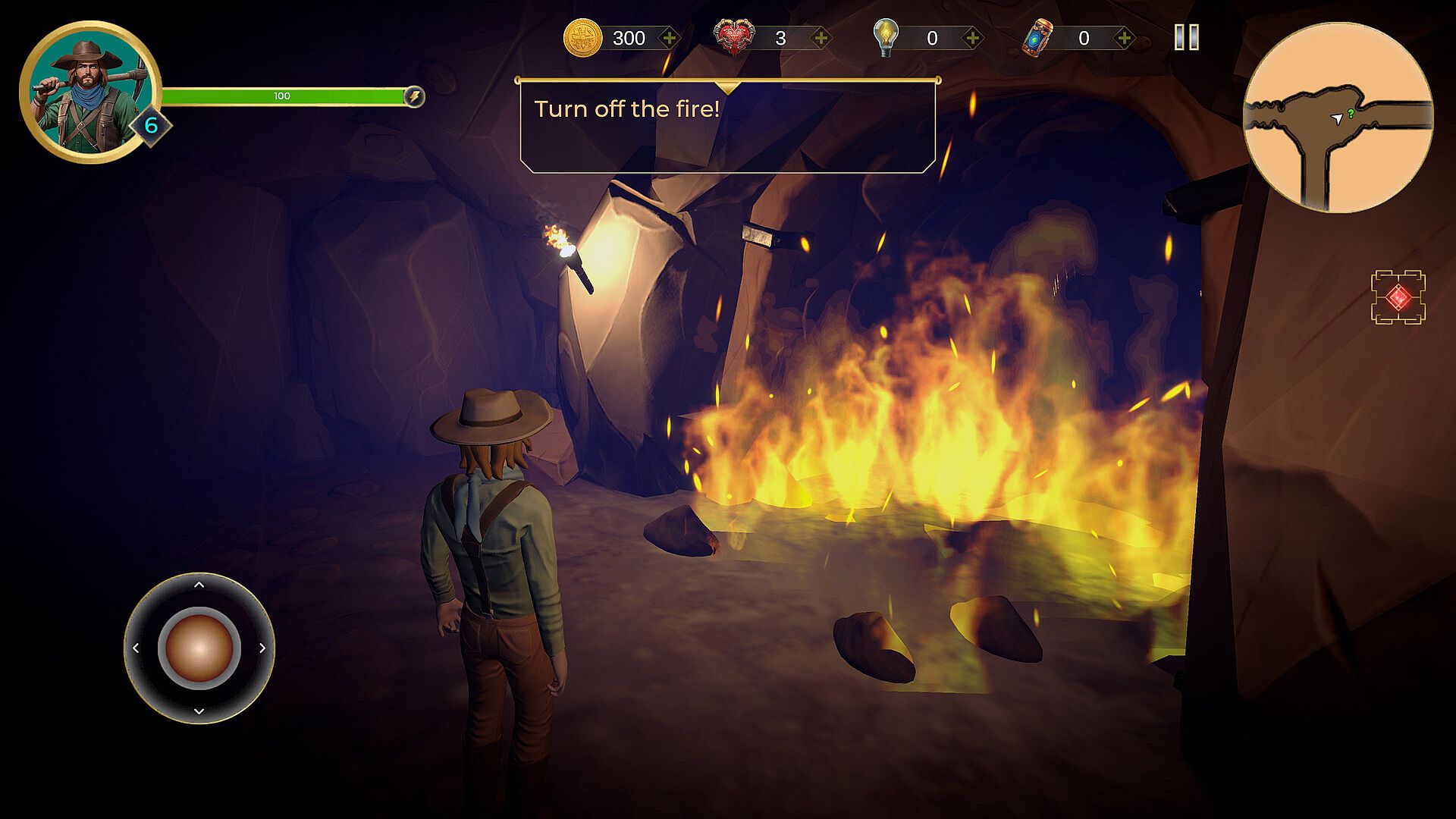
Task: Open the miner character portrait
Action: [x=89, y=93]
